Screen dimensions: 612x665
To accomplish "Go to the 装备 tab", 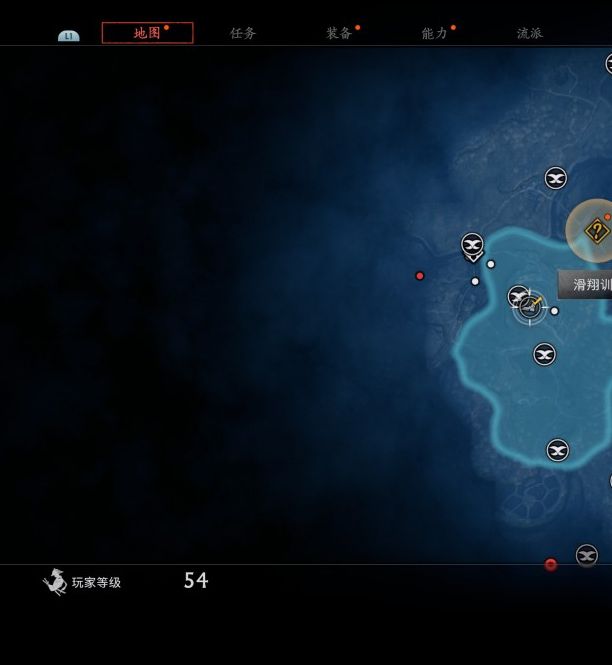I will coord(339,33).
